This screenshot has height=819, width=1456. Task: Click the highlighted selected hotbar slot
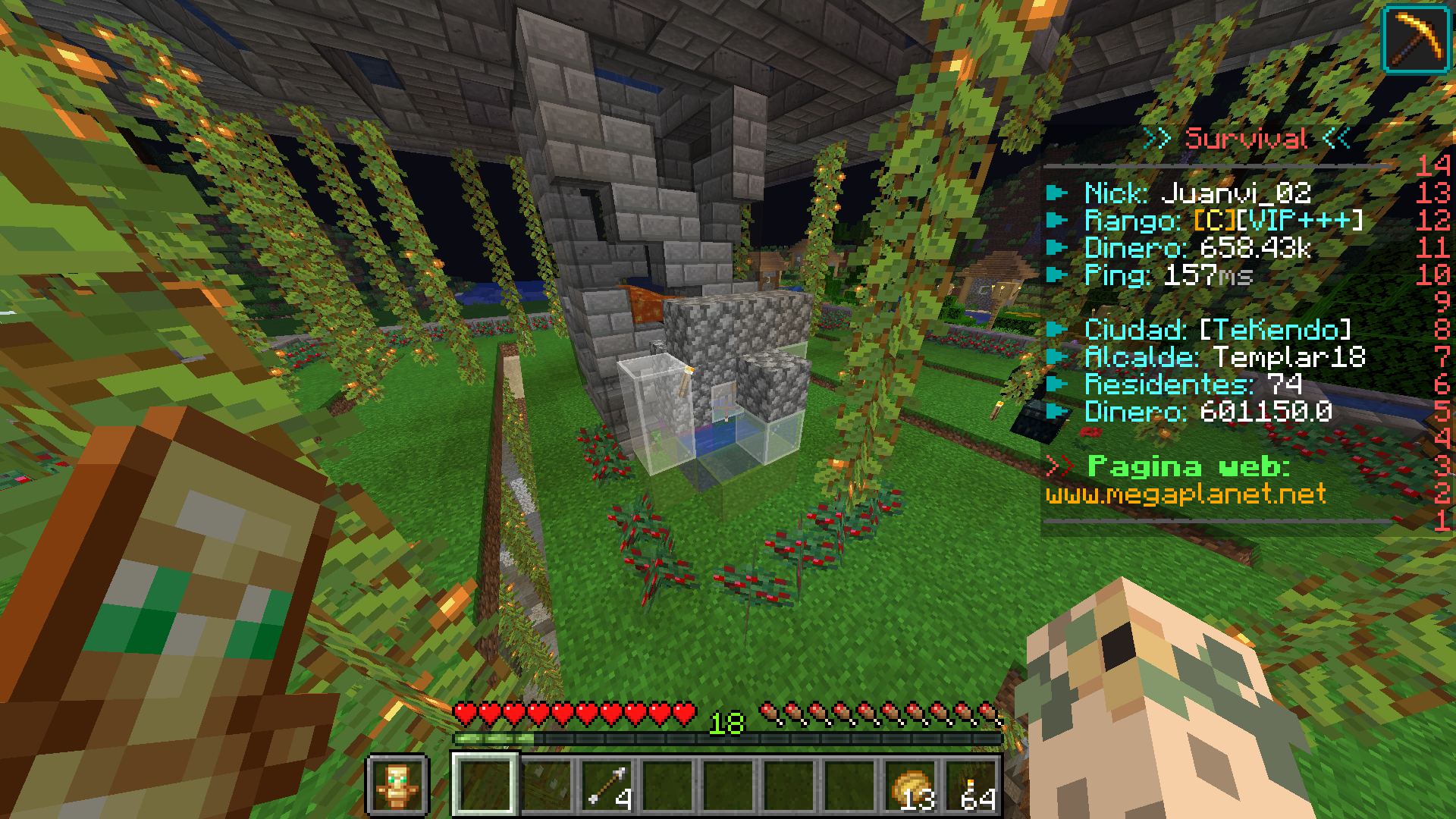[485, 786]
